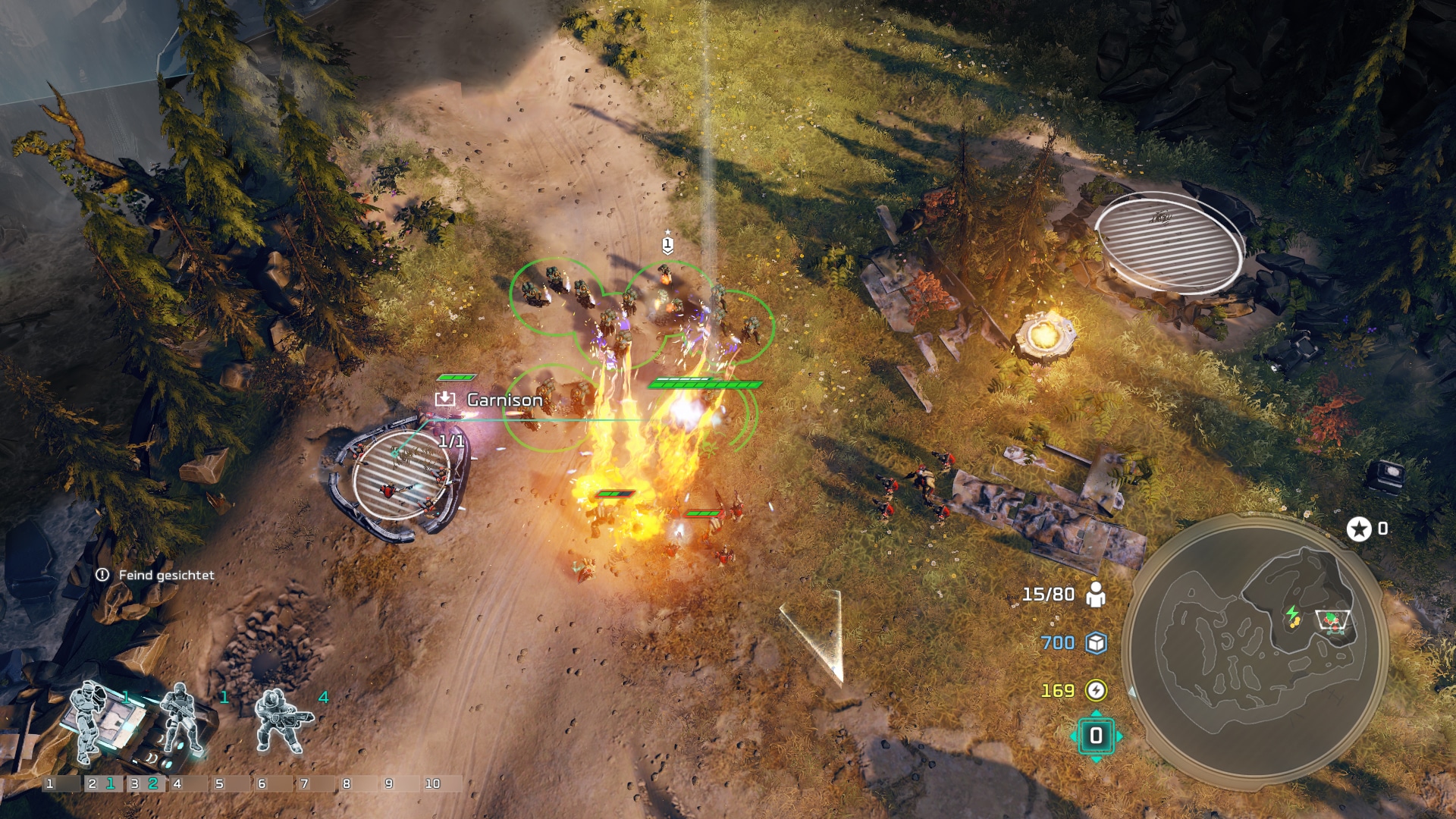Pick control group slot 7
This screenshot has width=1456, height=819.
pos(315,783)
